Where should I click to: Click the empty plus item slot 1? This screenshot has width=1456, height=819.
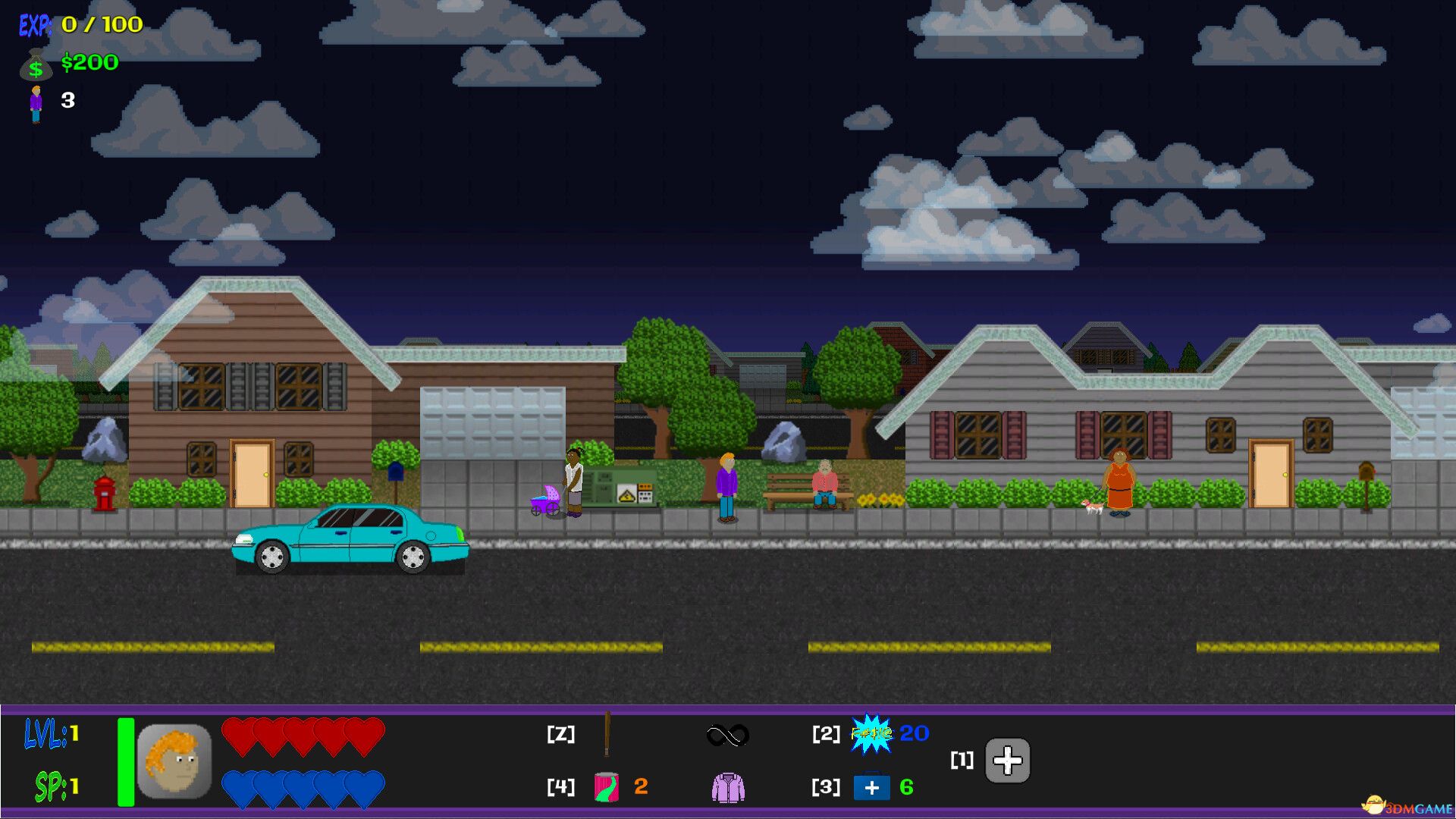(x=1007, y=761)
